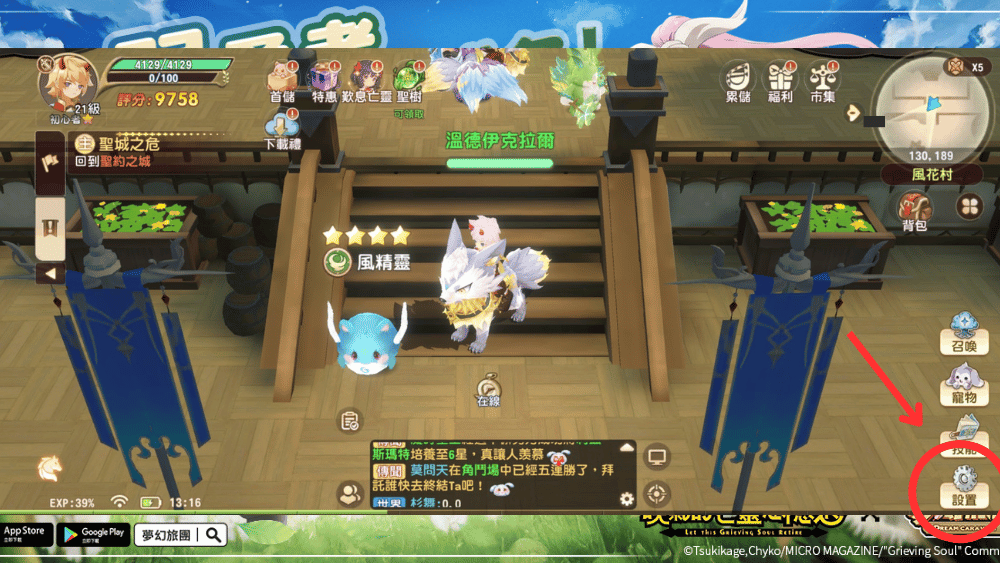
Task: Collapse the quest panel with the left arrow
Action: click(50, 273)
